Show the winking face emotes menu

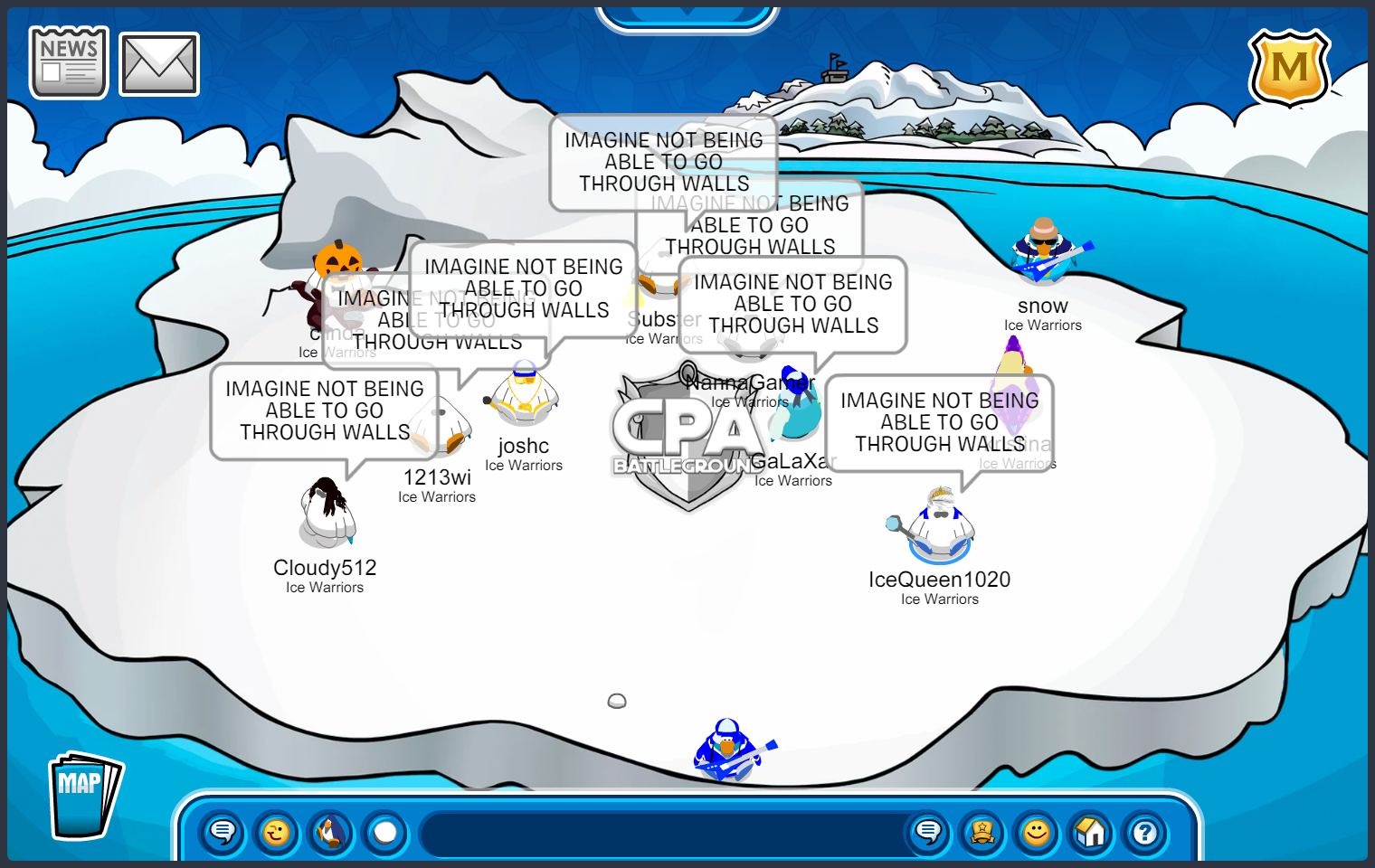point(277,832)
